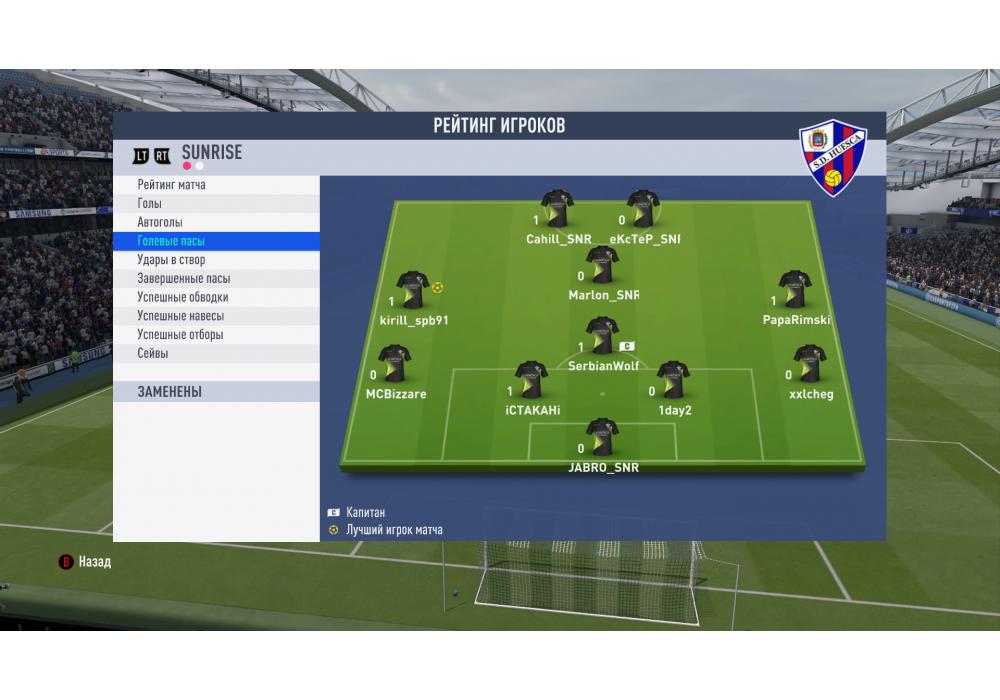
Task: Select goalkeeper JABRO_SNR
Action: tap(602, 437)
